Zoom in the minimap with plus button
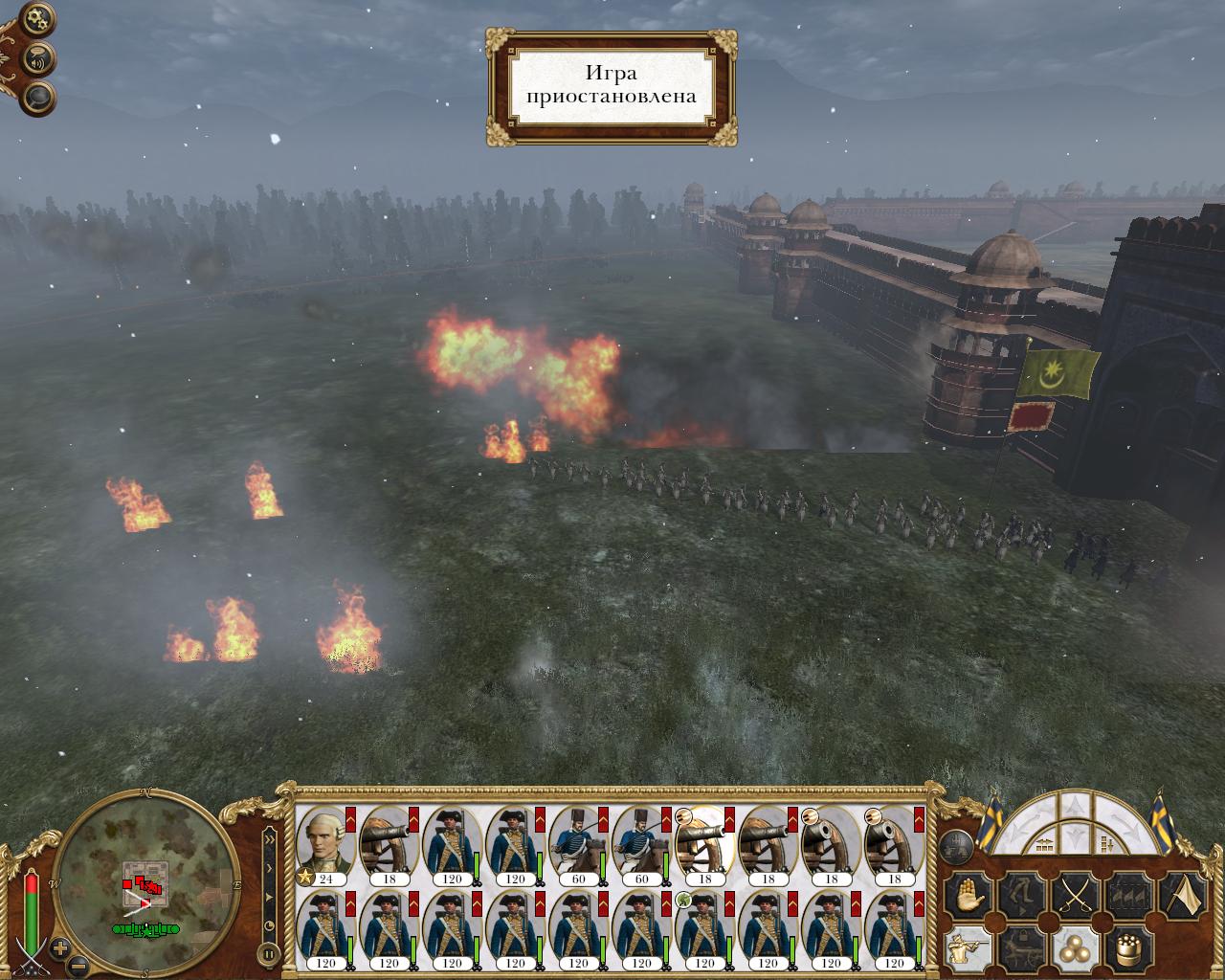Viewport: 1225px width, 980px height. 60,948
